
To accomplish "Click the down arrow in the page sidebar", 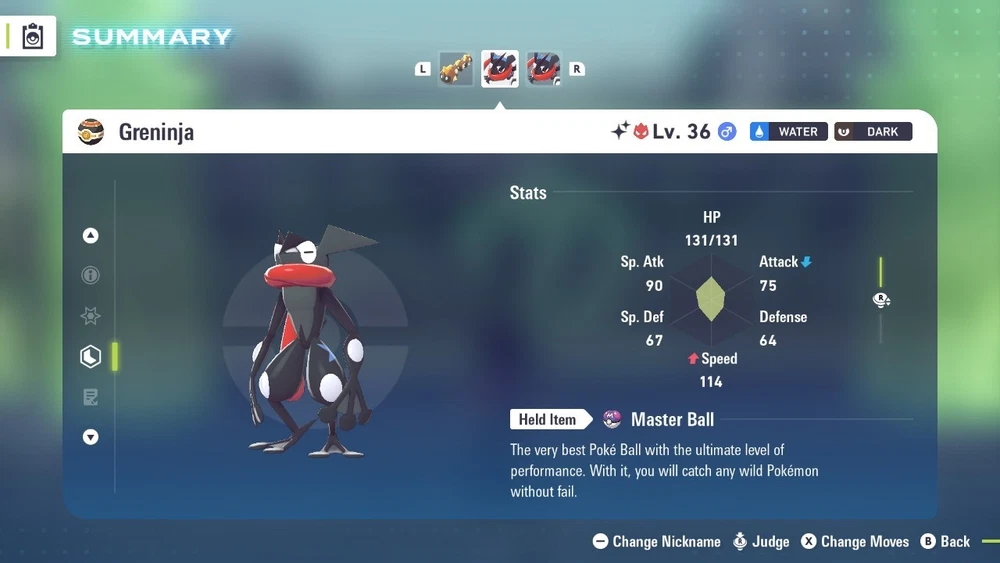I will coord(91,437).
